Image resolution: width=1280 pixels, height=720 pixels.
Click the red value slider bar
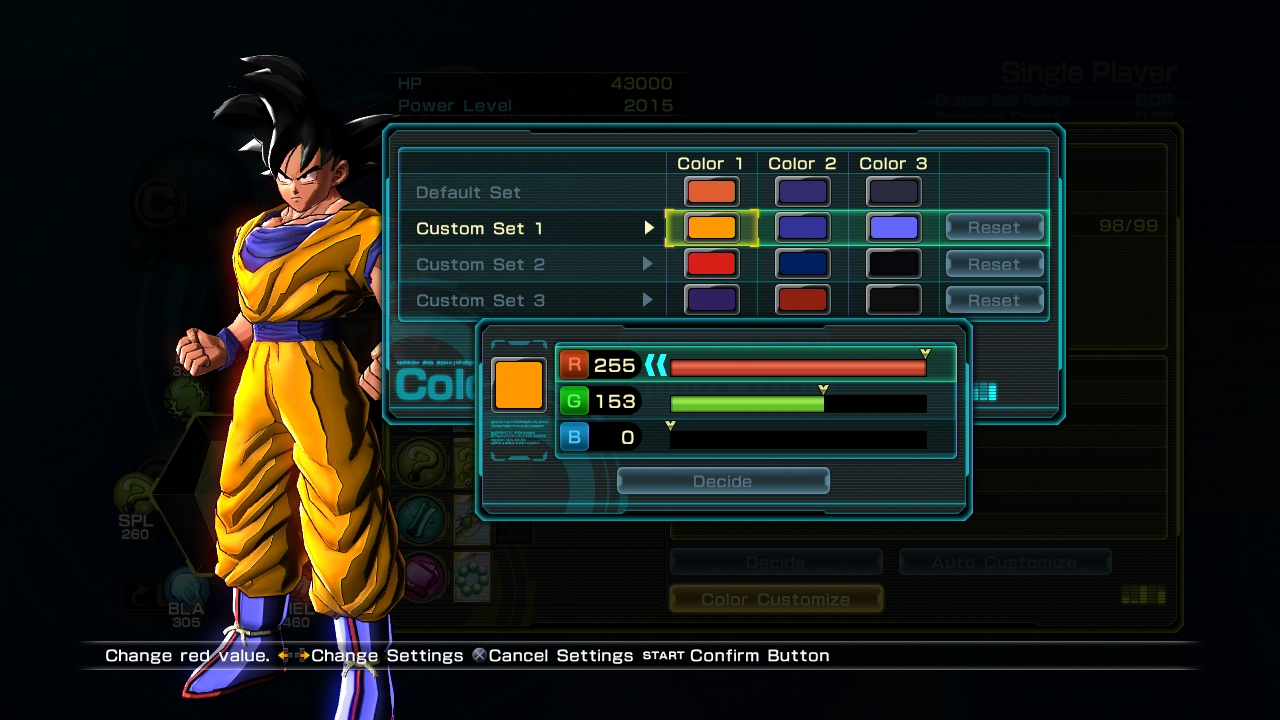798,367
